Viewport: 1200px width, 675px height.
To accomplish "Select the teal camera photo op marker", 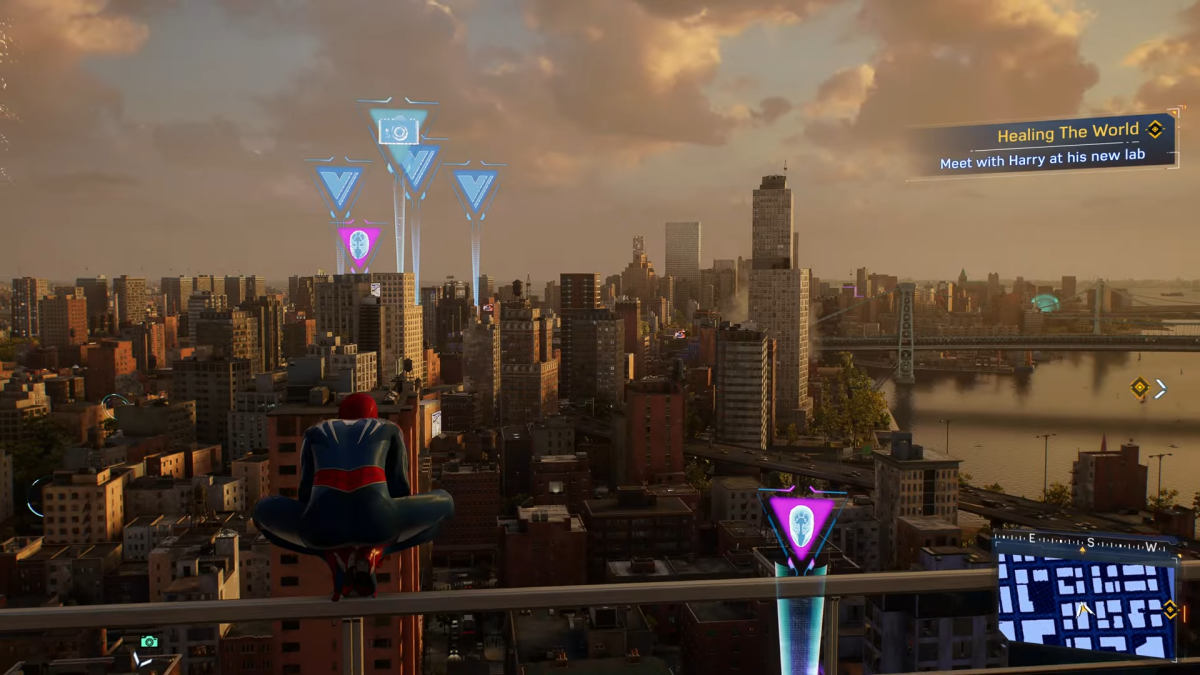I will (x=398, y=130).
